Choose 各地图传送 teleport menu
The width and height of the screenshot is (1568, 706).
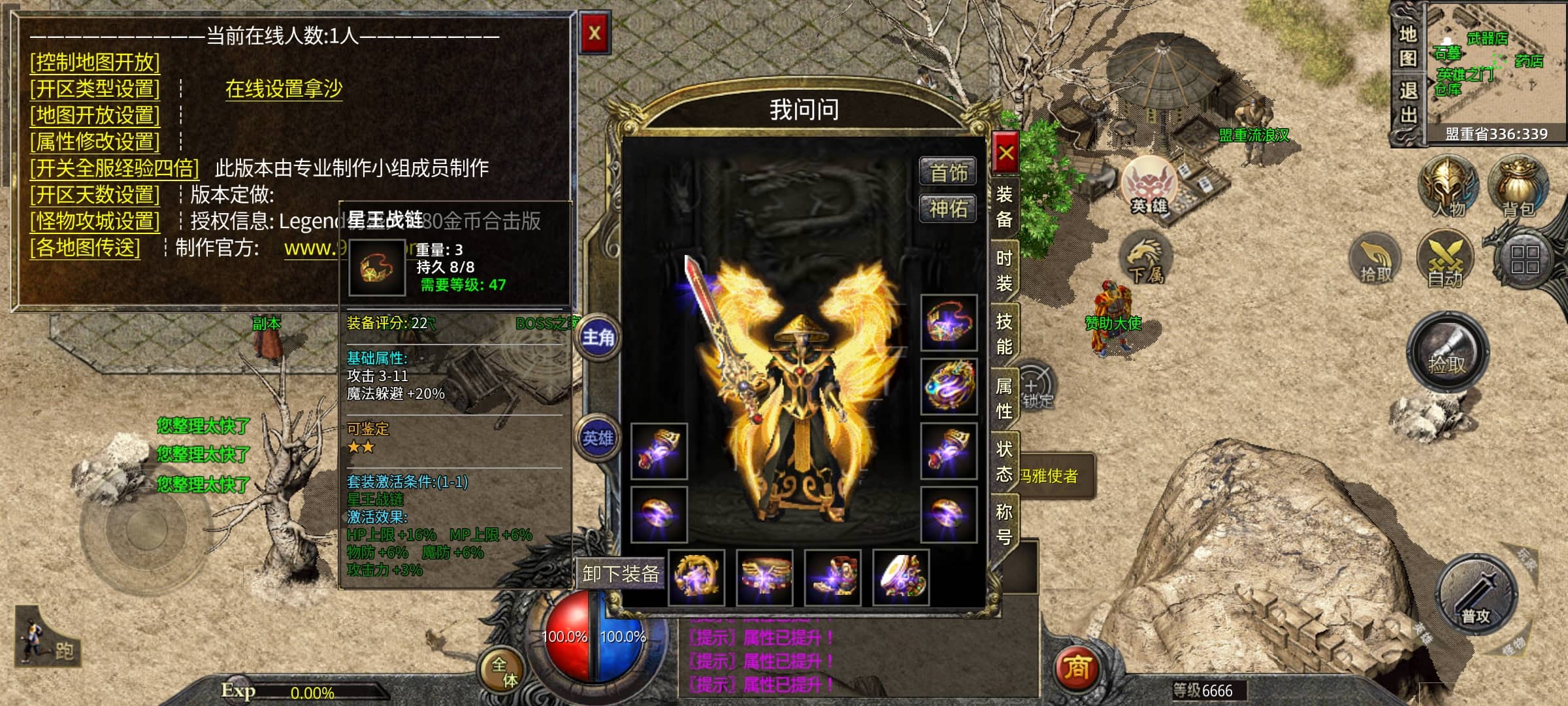85,248
